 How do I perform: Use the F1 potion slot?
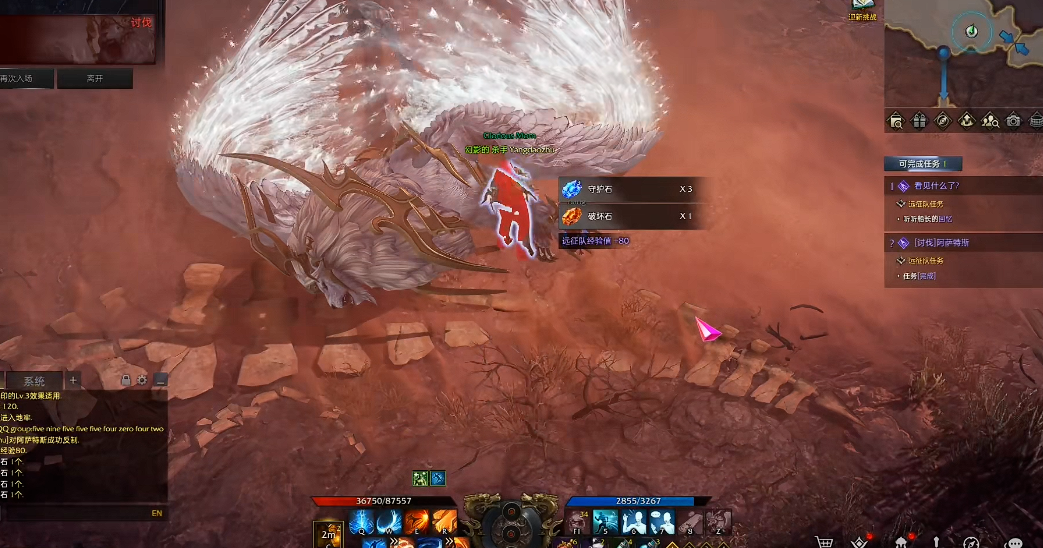(578, 521)
